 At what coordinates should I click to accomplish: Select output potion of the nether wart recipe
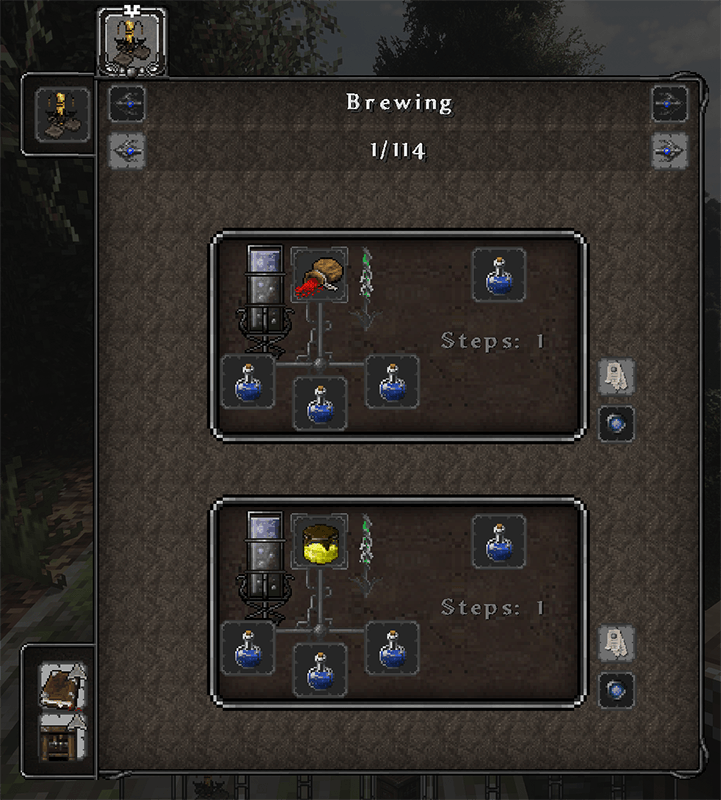point(499,275)
